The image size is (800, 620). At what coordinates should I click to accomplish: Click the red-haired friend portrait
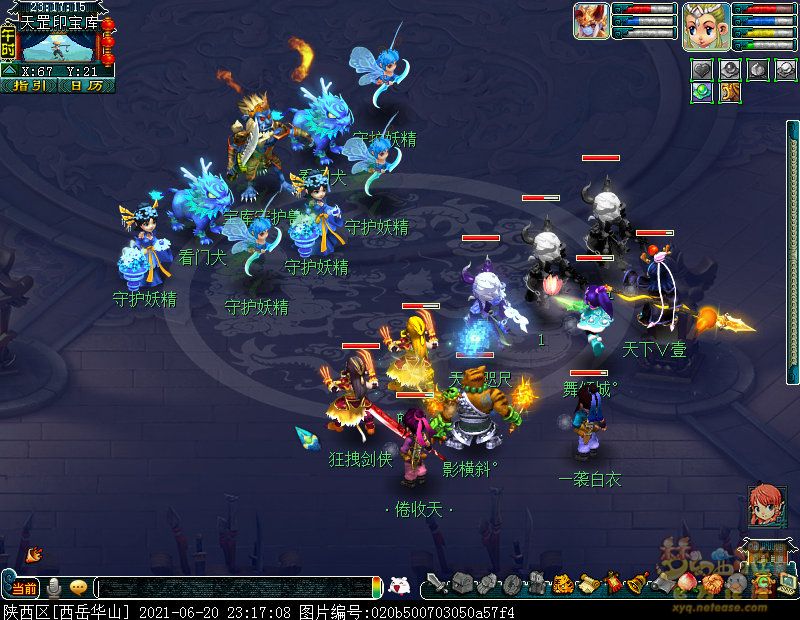pos(766,505)
